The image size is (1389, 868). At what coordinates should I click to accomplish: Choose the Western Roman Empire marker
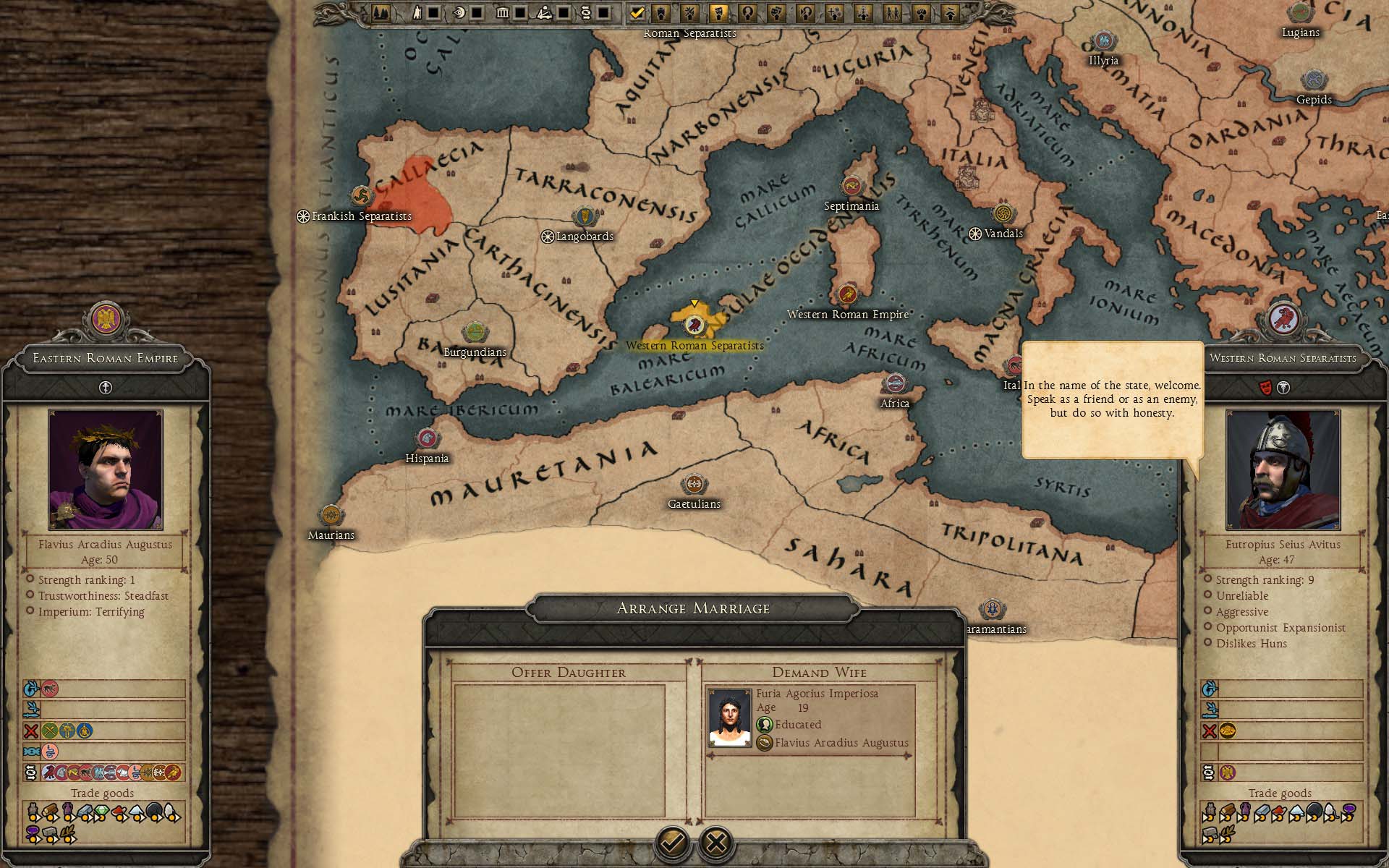pos(847,294)
